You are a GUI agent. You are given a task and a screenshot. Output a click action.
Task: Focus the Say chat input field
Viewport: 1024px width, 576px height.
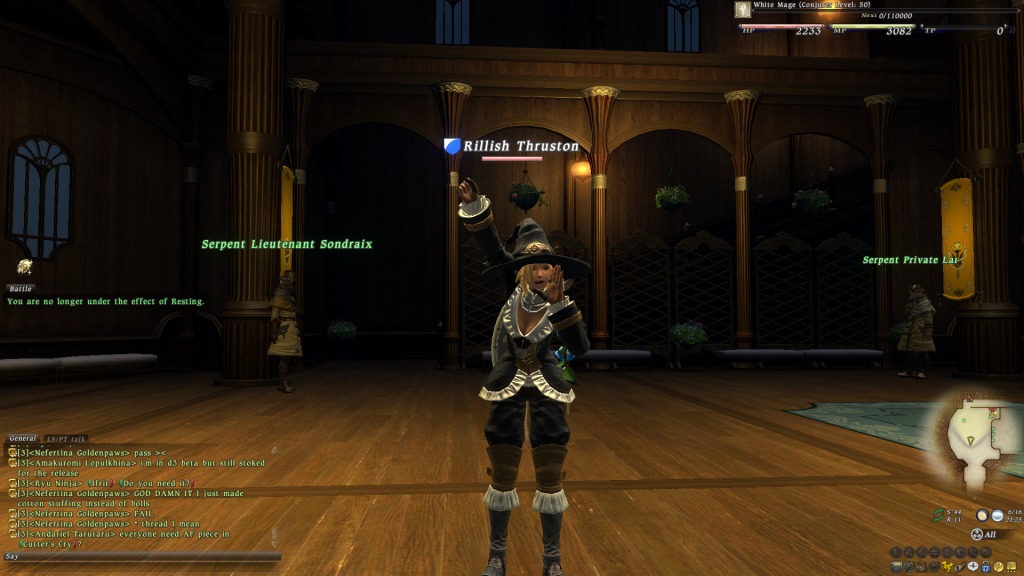tap(140, 557)
